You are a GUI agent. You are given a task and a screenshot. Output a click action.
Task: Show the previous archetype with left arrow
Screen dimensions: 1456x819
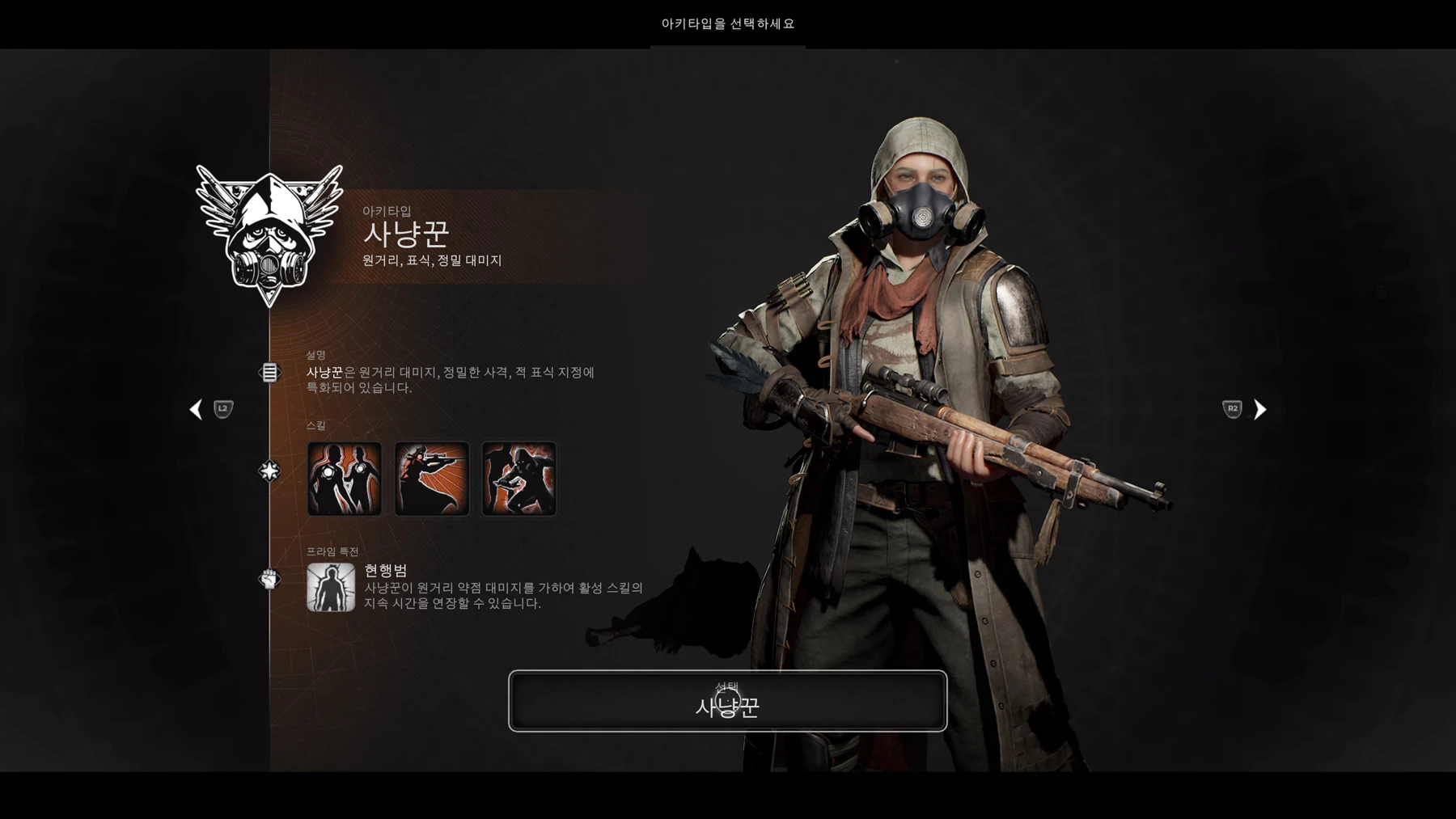tap(196, 410)
